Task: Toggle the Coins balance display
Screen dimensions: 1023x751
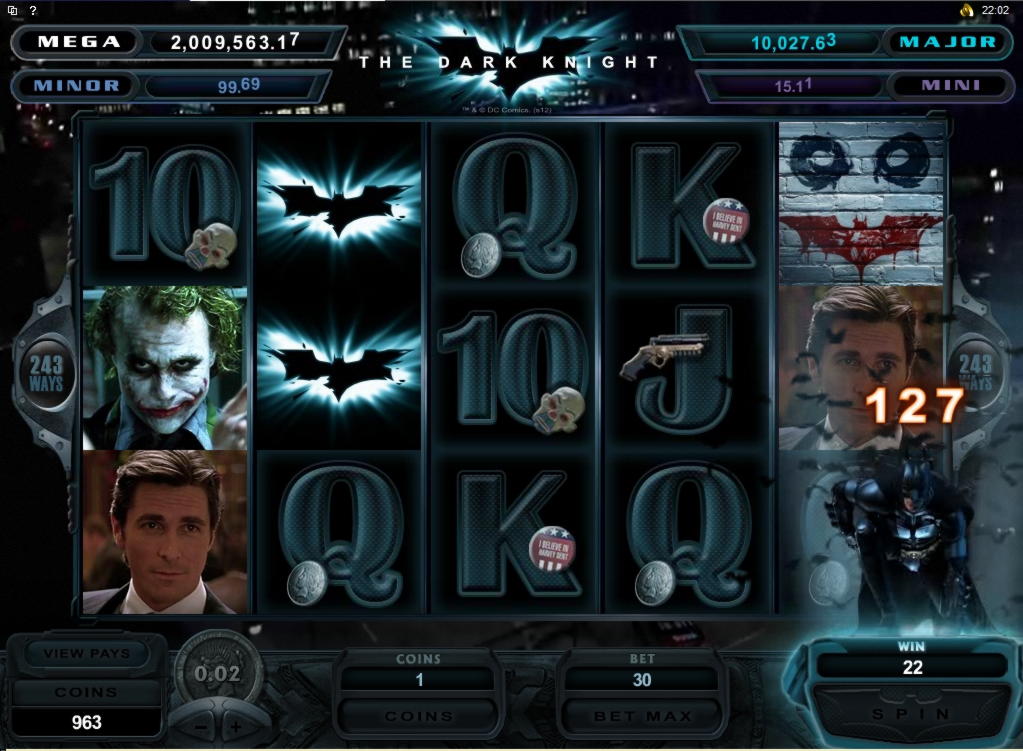Action: click(87, 692)
